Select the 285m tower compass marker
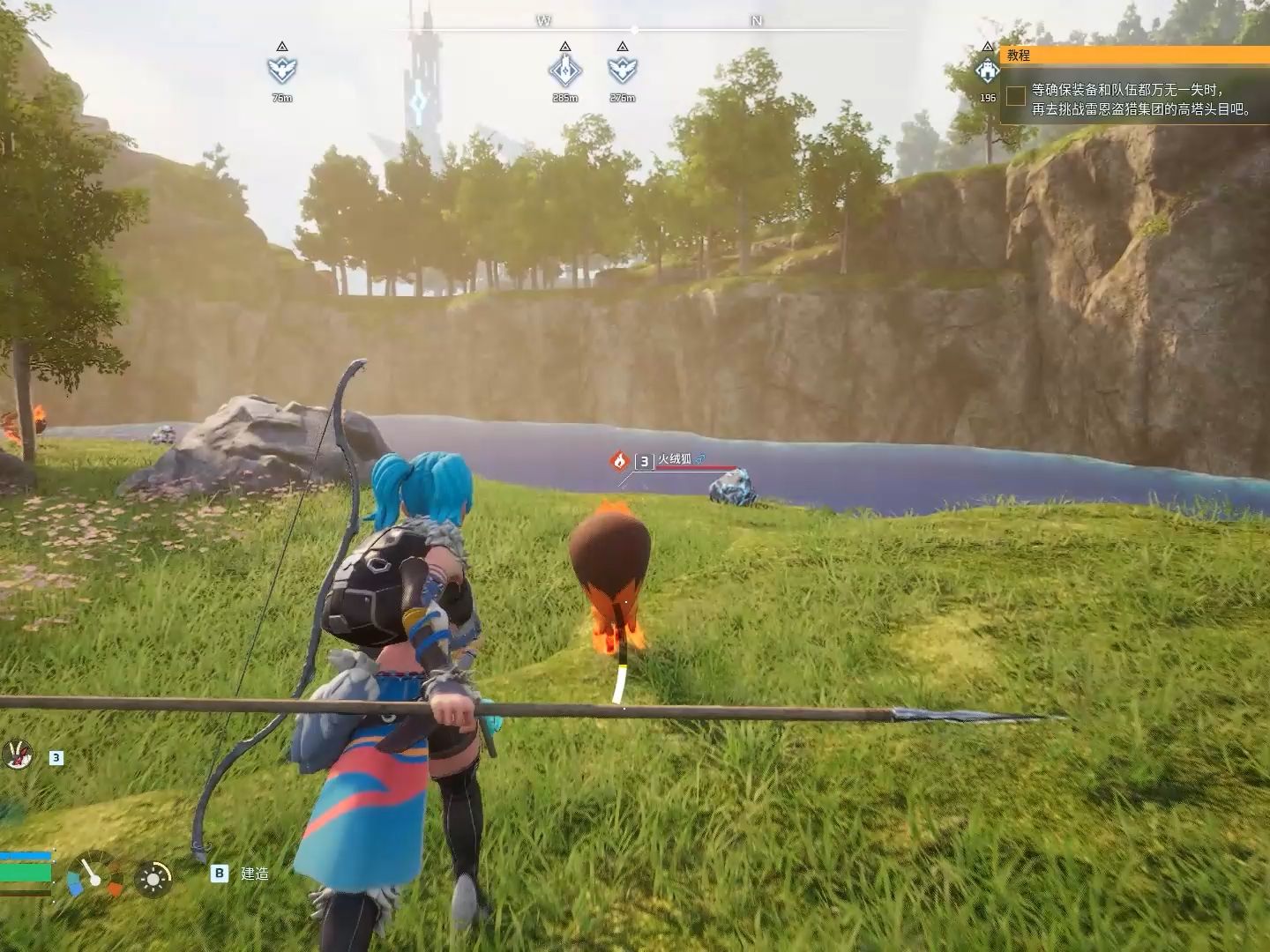The width and height of the screenshot is (1270, 952). pyautogui.click(x=564, y=70)
